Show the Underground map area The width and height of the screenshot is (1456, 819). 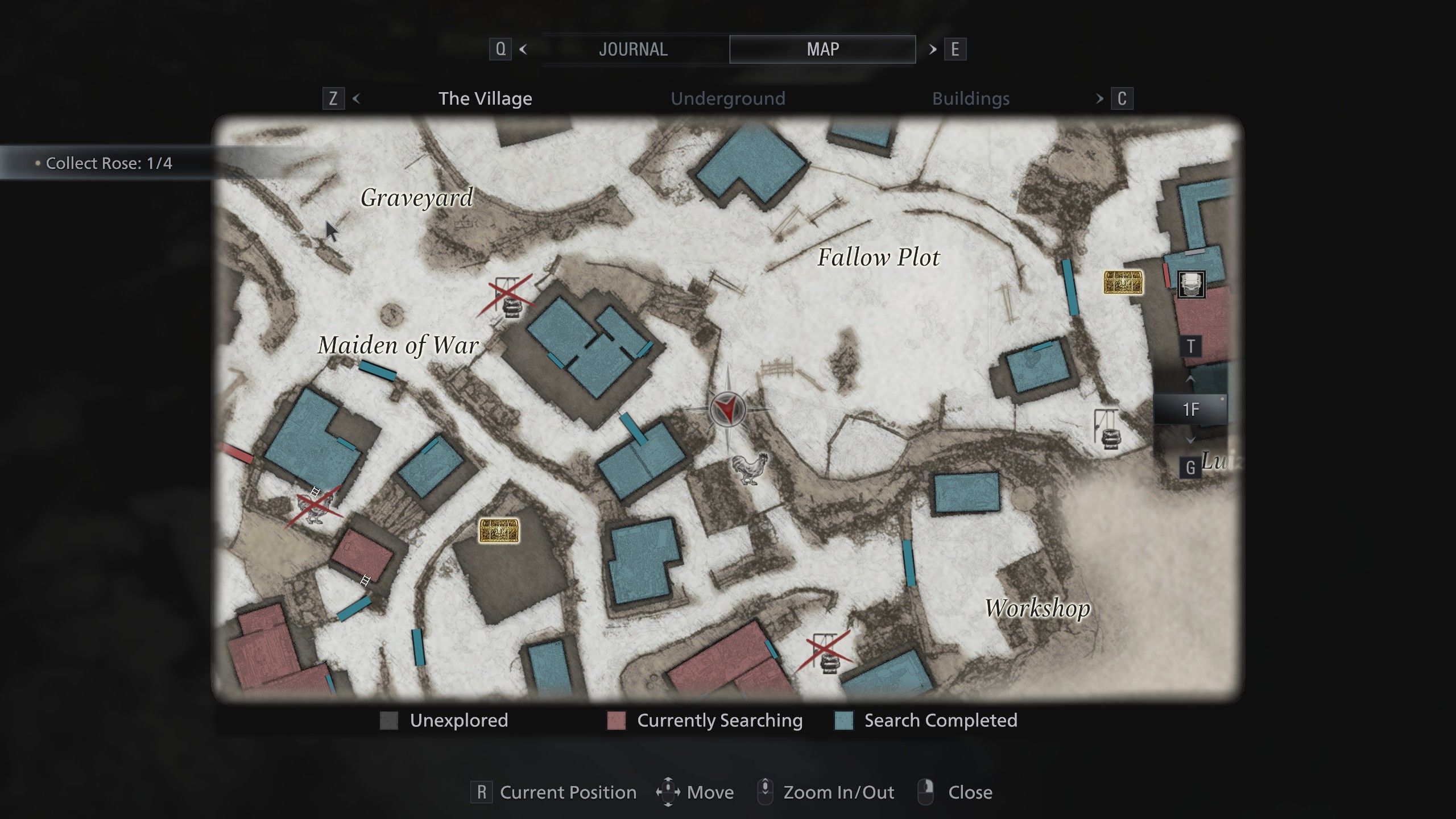pos(727,98)
